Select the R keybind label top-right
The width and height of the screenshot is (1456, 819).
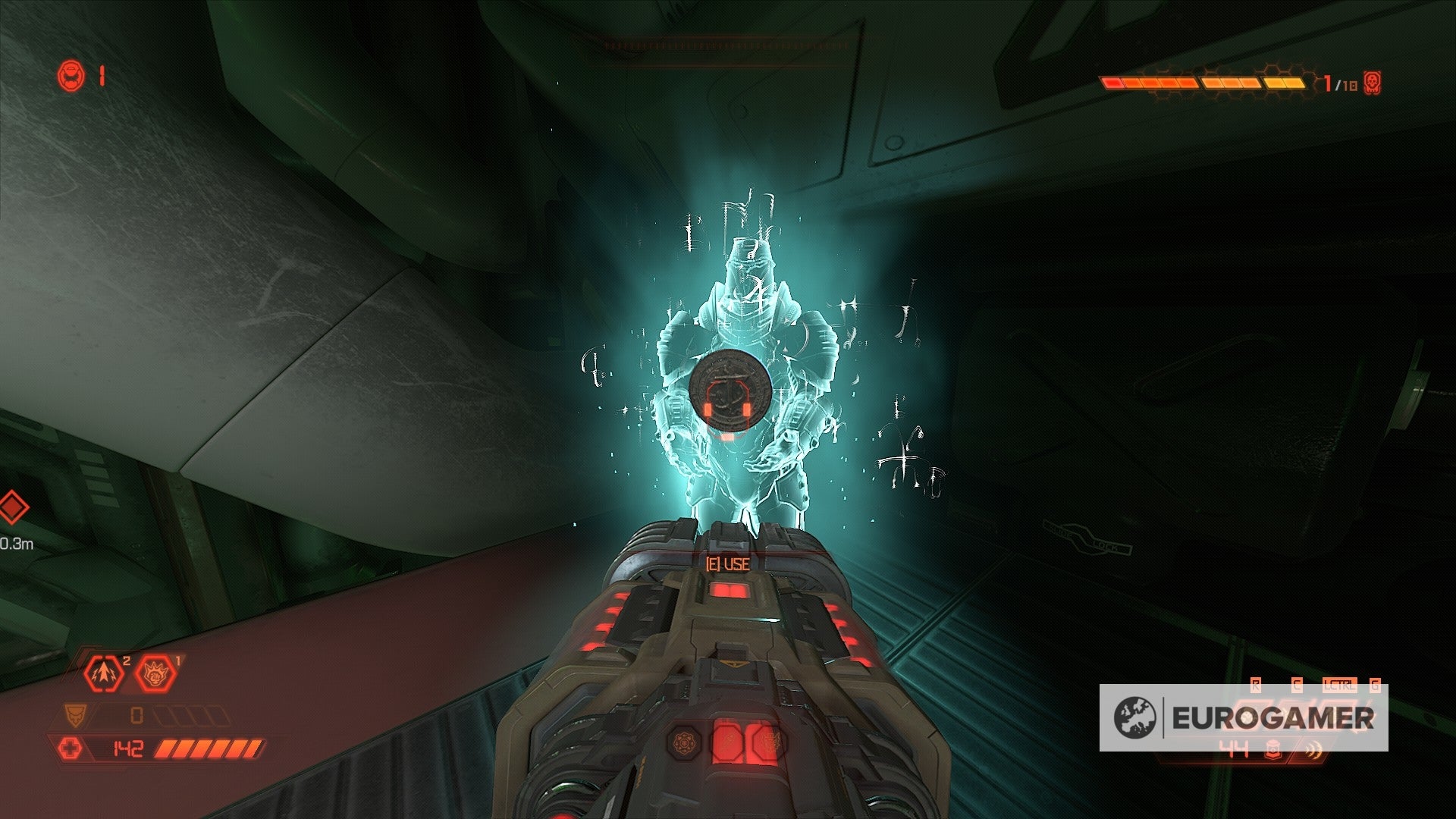coord(1256,683)
